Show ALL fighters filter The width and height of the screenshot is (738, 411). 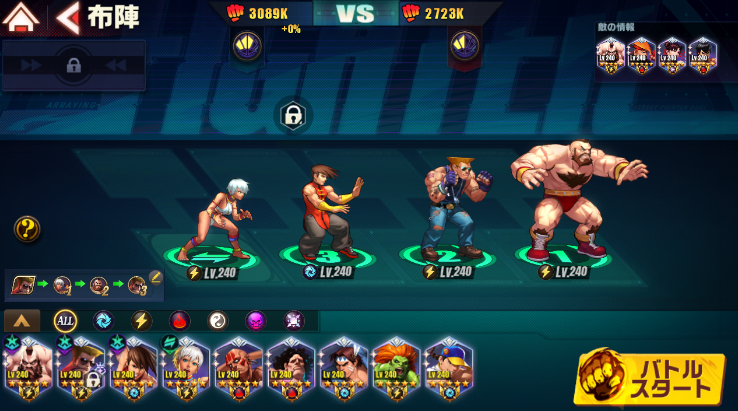pos(65,321)
